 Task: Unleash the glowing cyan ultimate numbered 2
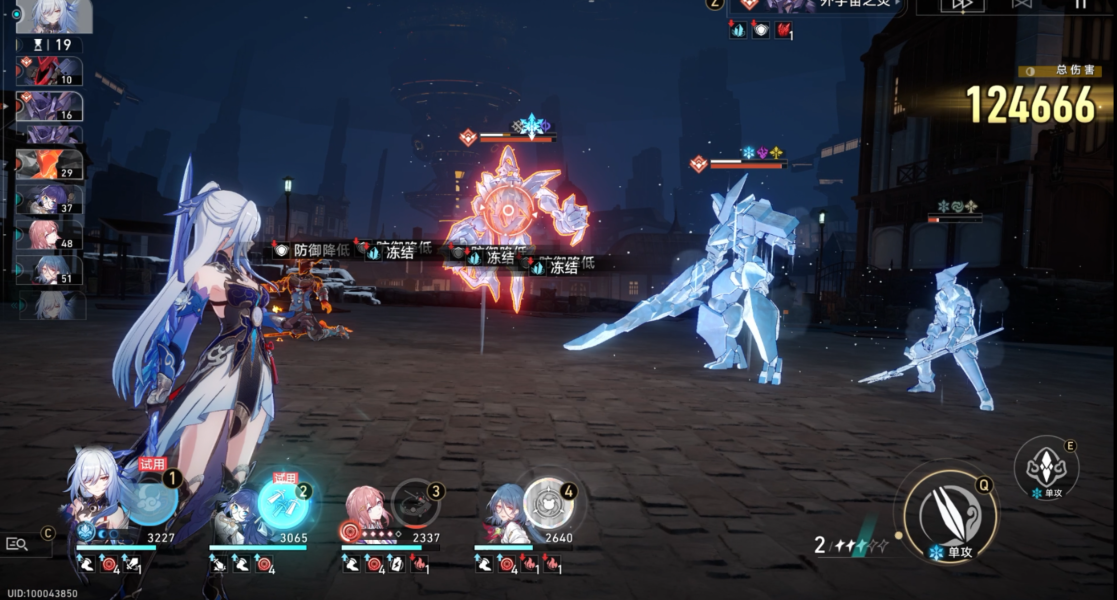pyautogui.click(x=284, y=502)
